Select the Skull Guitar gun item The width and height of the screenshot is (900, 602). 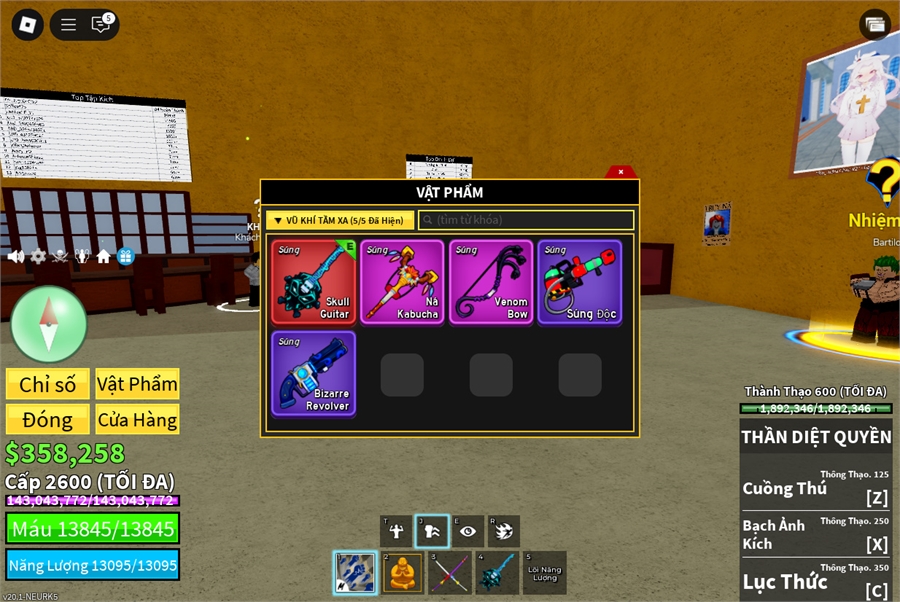click(x=314, y=281)
